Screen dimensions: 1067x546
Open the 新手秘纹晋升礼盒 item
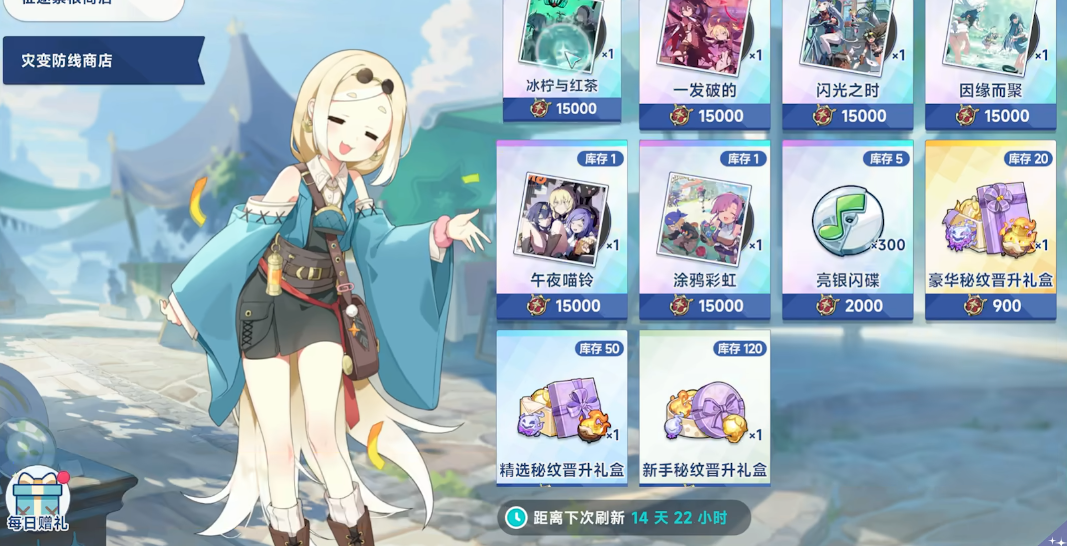pyautogui.click(x=704, y=407)
